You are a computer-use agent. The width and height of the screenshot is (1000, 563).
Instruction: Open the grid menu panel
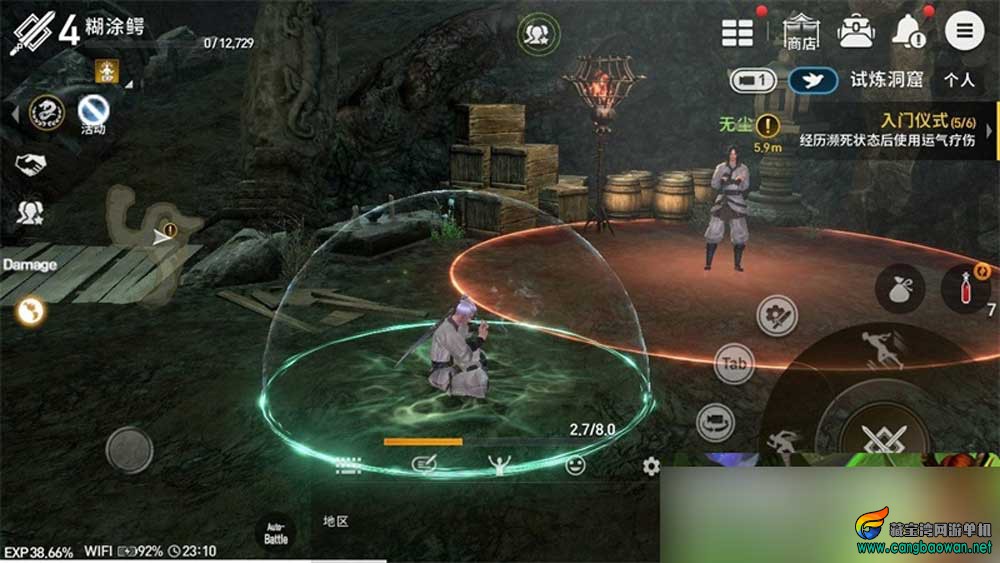[738, 32]
